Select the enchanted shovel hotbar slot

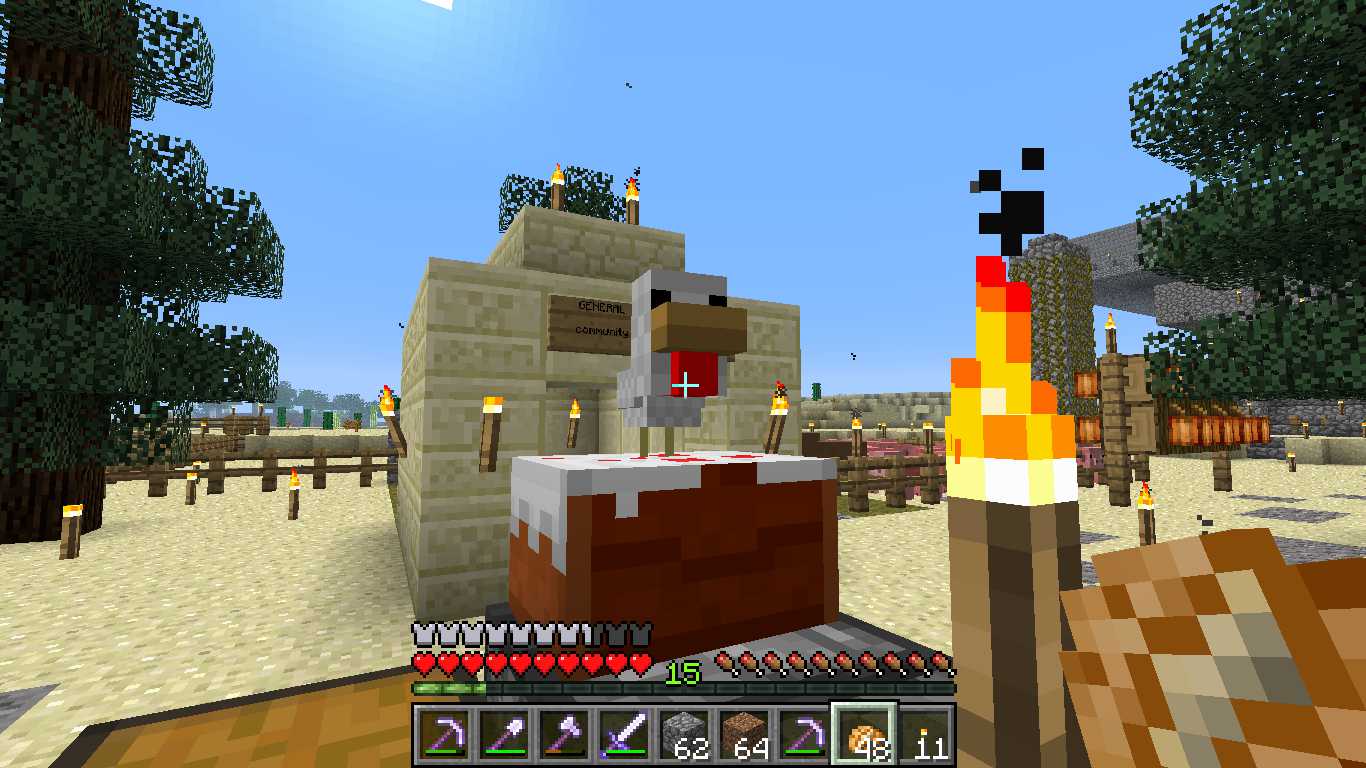tap(503, 735)
